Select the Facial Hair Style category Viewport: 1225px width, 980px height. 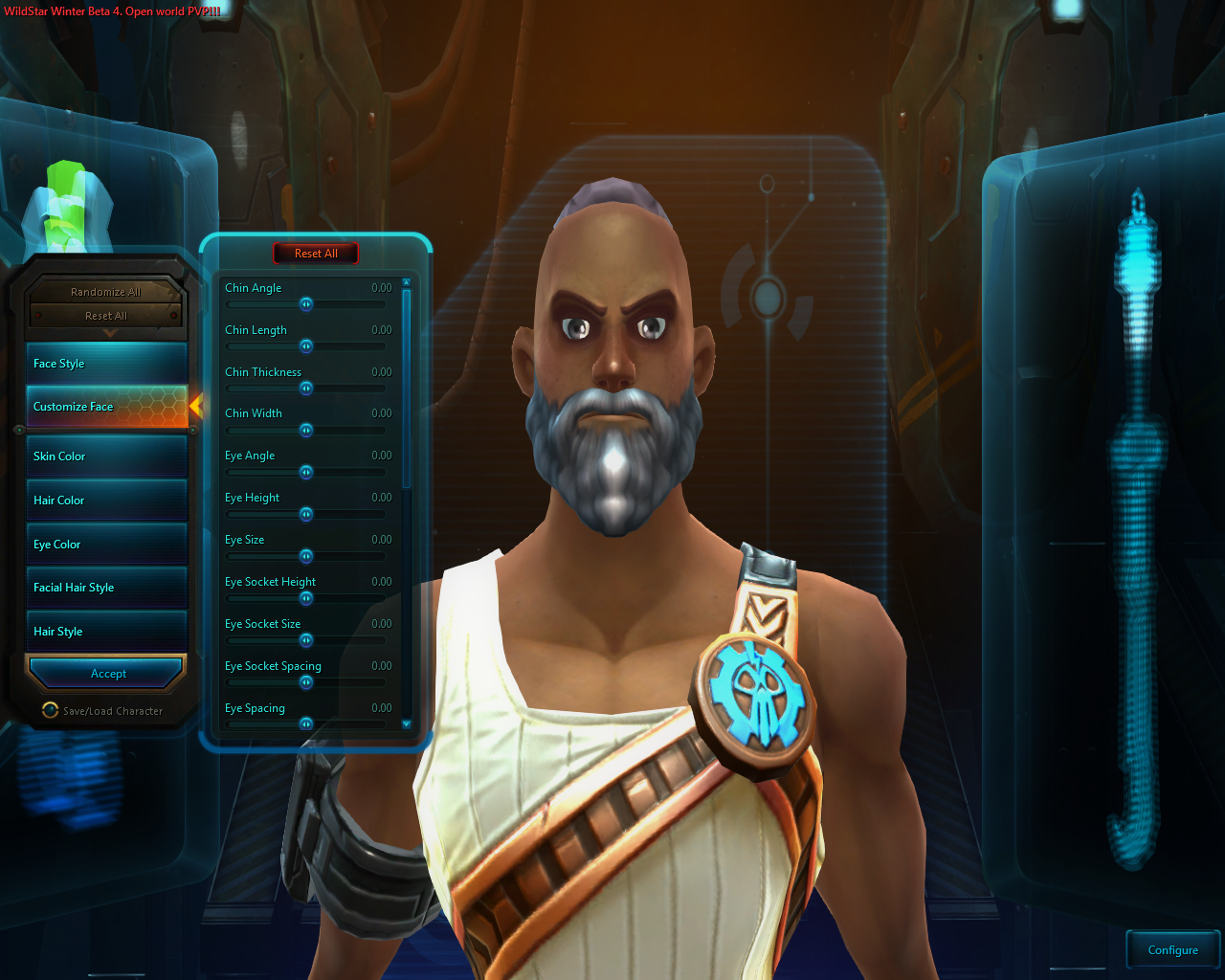click(x=105, y=587)
